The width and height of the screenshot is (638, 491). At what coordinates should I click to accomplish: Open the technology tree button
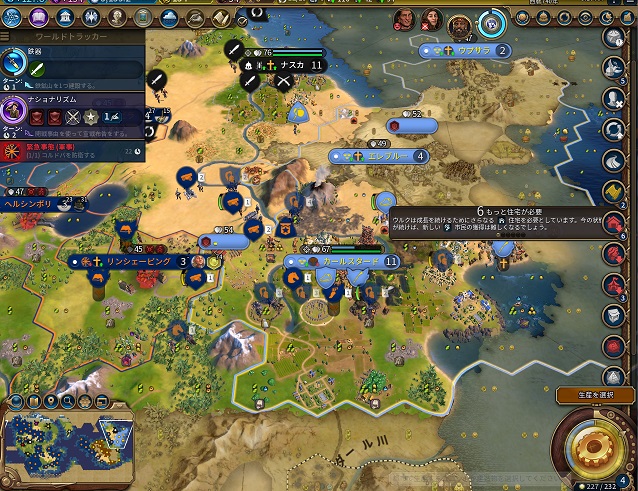tap(13, 18)
